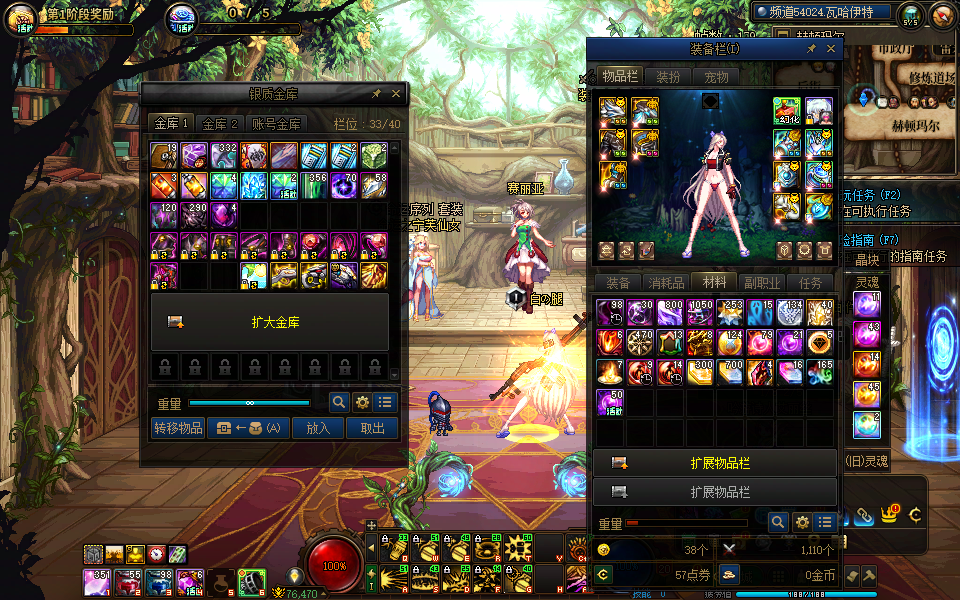Select the 幻化 equipment slot
Screen dimensions: 960x600
pyautogui.click(x=787, y=111)
